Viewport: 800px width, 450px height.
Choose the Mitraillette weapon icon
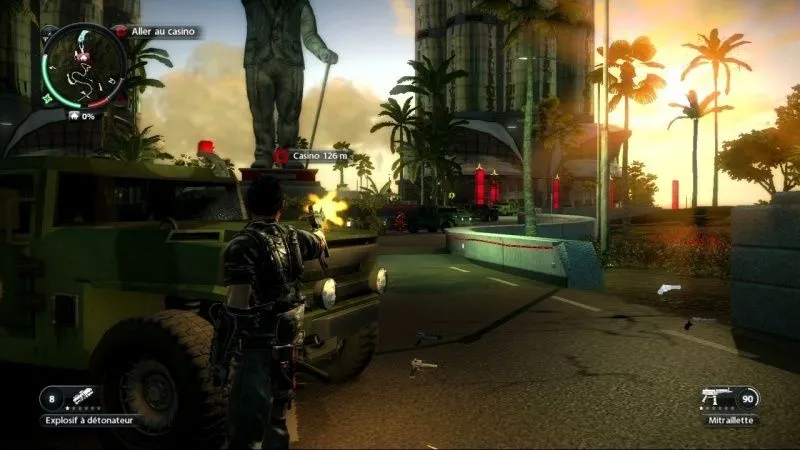tap(717, 399)
